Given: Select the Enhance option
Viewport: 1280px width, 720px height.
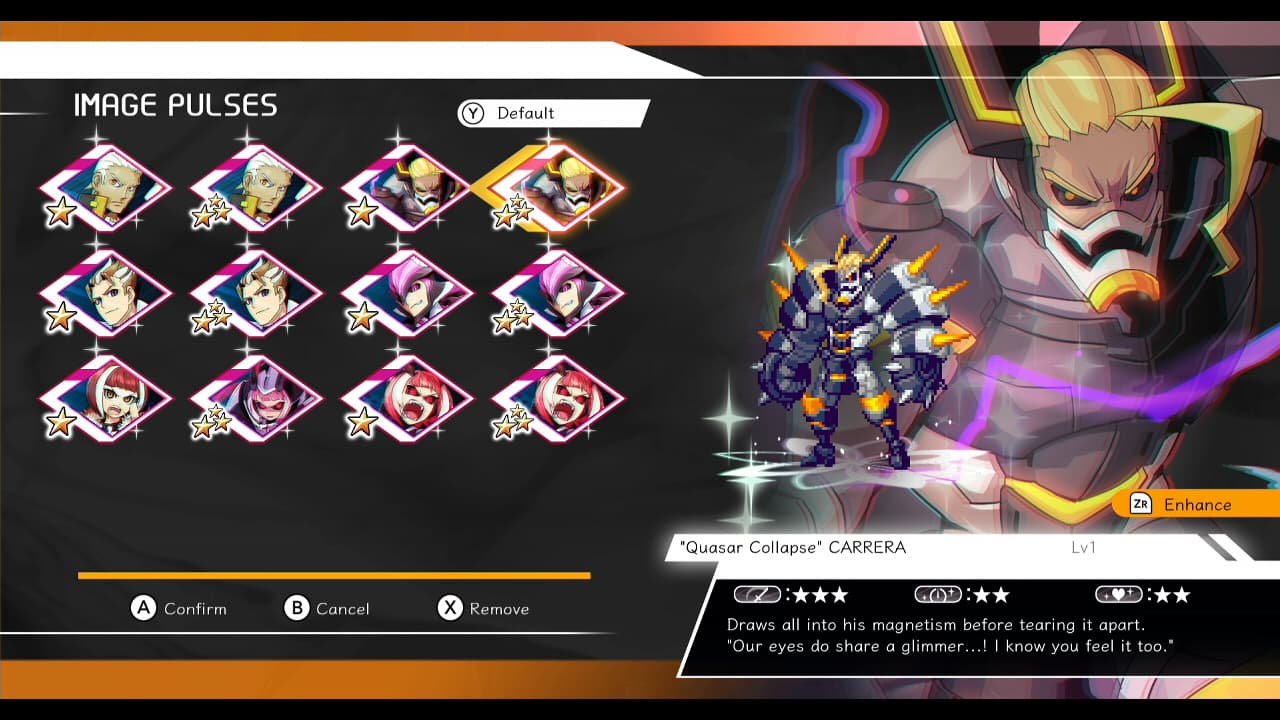Looking at the screenshot, I should tap(1196, 504).
